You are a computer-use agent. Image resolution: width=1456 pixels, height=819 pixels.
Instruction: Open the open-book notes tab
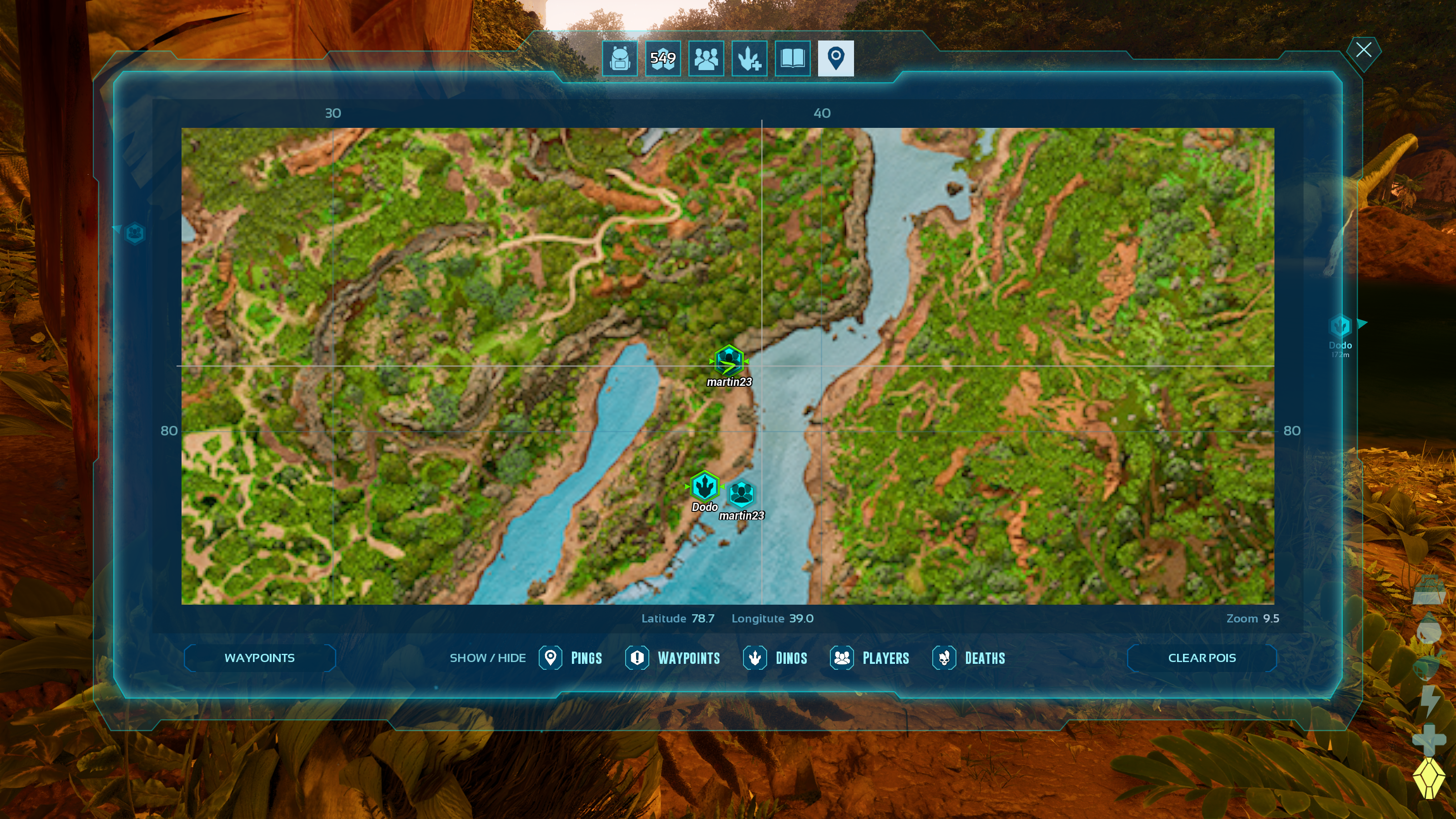point(793,58)
